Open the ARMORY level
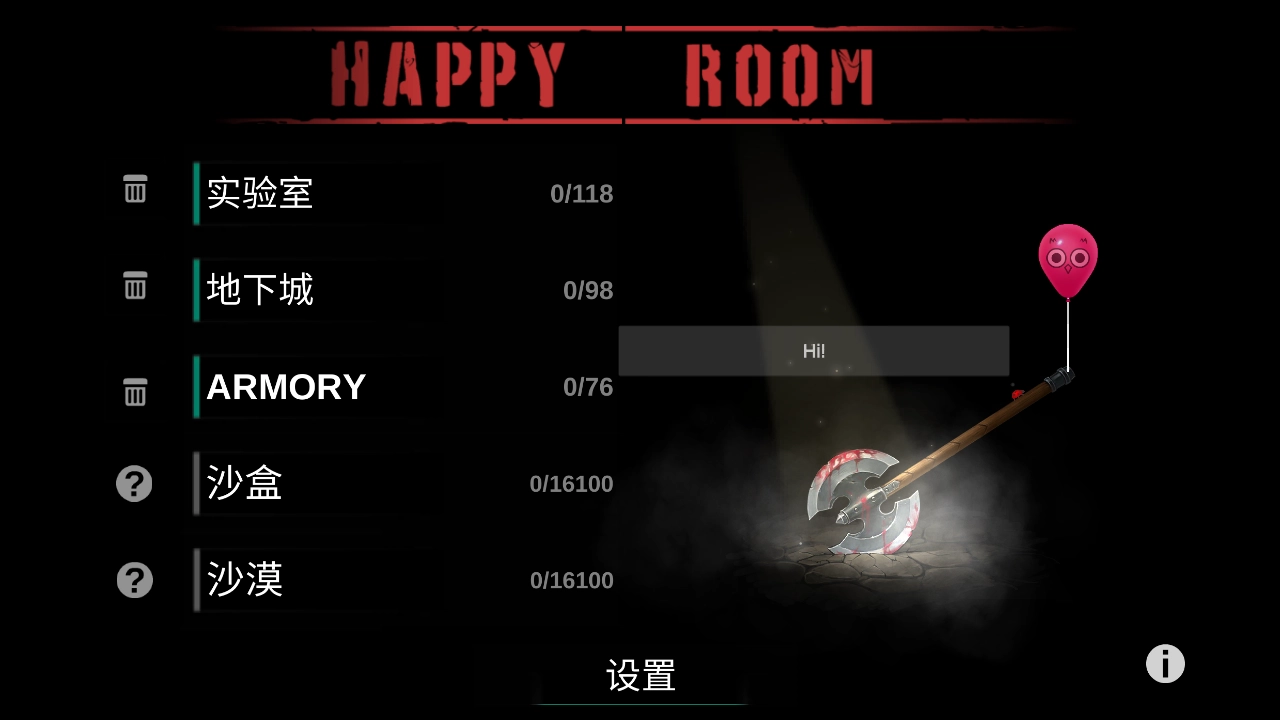The width and height of the screenshot is (1280, 720). pos(285,387)
